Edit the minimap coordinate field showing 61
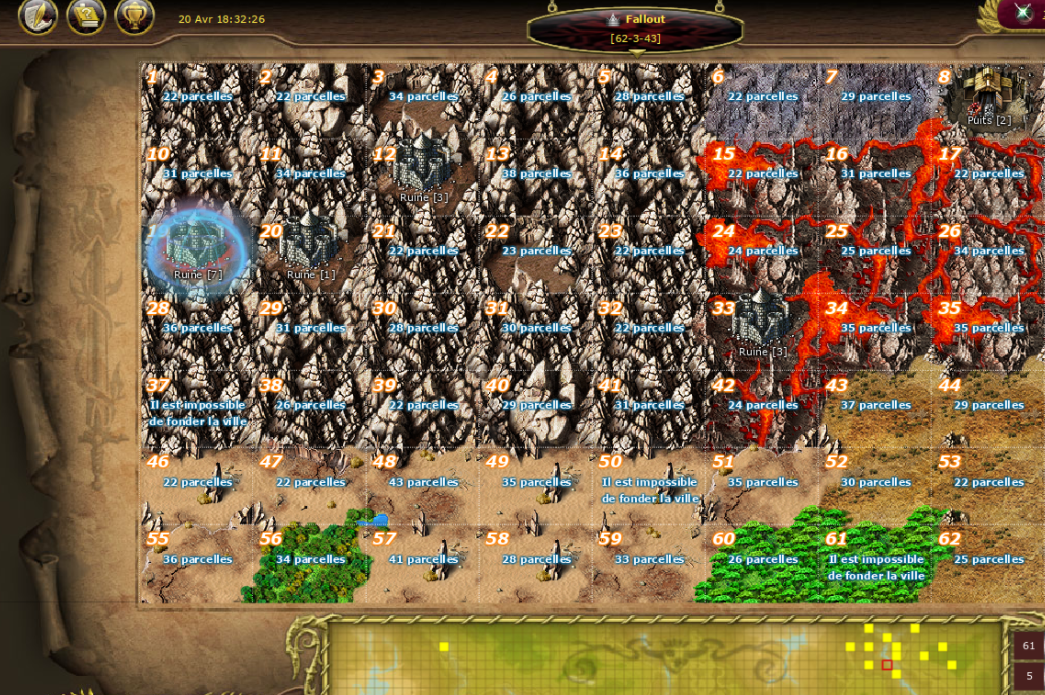The height and width of the screenshot is (695, 1045). (x=1029, y=646)
